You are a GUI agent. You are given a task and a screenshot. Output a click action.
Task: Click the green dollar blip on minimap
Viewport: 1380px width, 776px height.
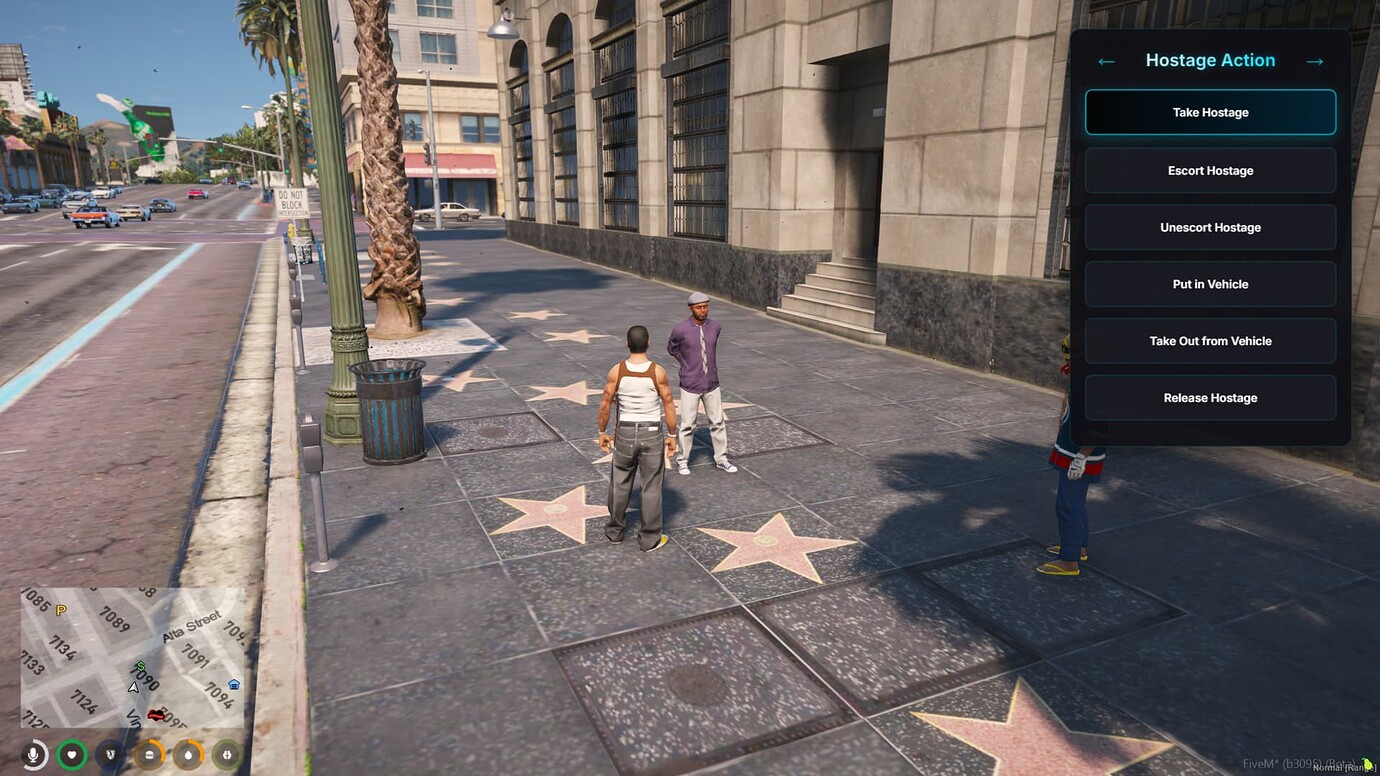pos(140,667)
